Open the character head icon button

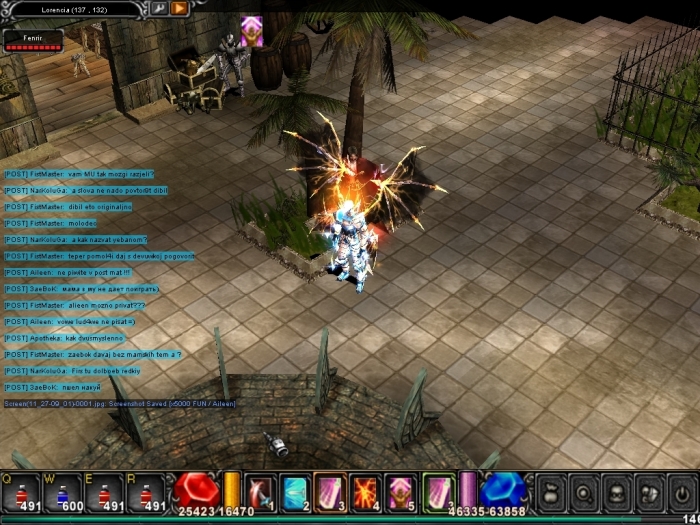617,492
